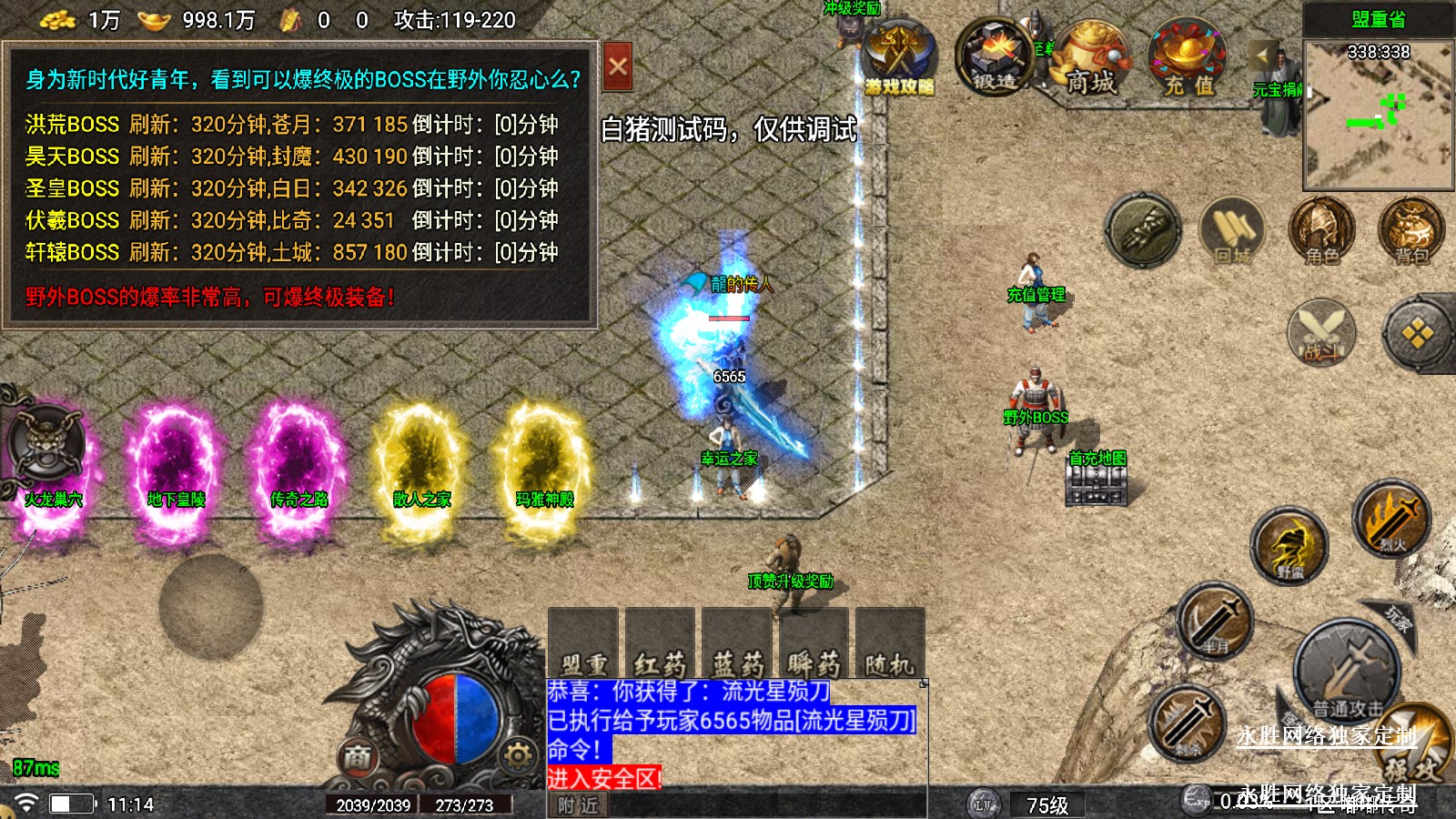Switch chat to the 附近 nearby channel
Image resolution: width=1456 pixels, height=819 pixels.
579,805
